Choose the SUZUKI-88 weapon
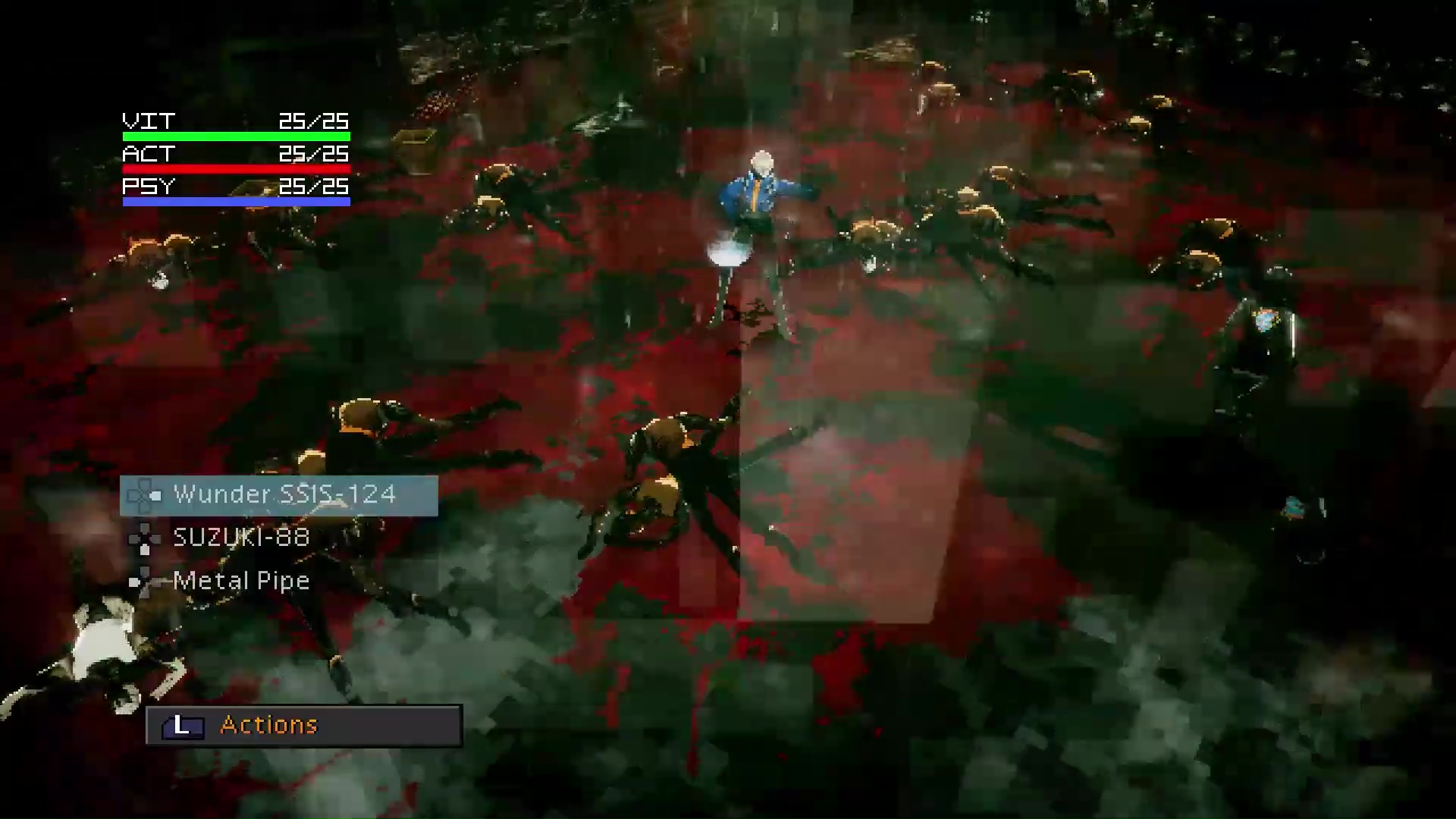The height and width of the screenshot is (819, 1456). pyautogui.click(x=241, y=538)
